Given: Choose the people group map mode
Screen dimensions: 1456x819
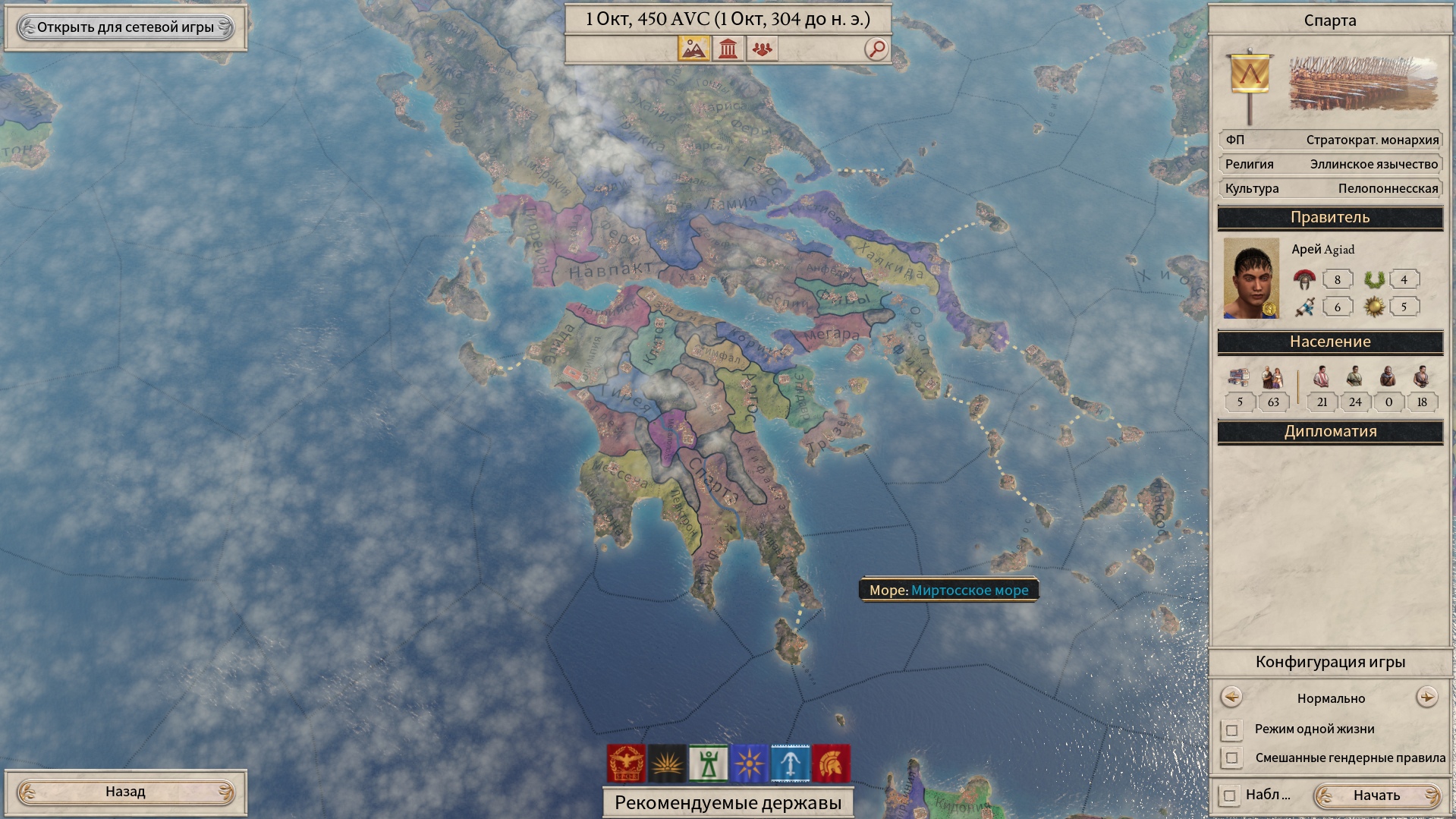Looking at the screenshot, I should click(762, 49).
